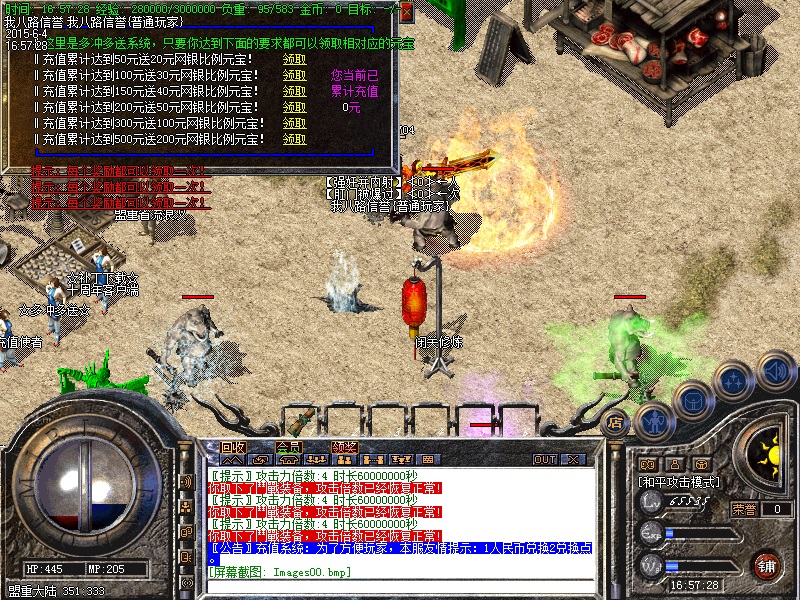Click the chat text input line

click(x=400, y=585)
